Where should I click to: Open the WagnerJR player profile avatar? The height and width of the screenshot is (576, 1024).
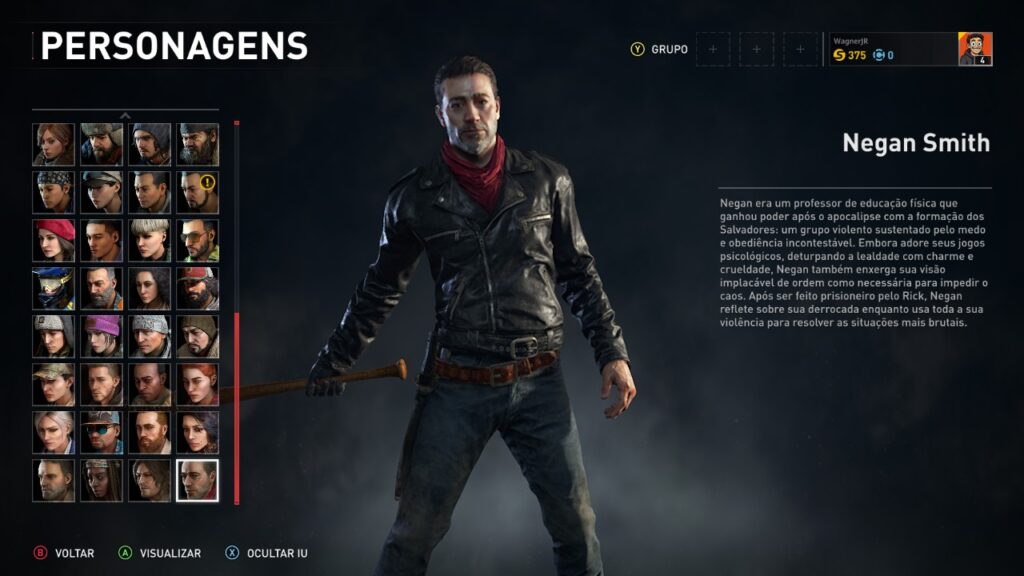coord(975,49)
